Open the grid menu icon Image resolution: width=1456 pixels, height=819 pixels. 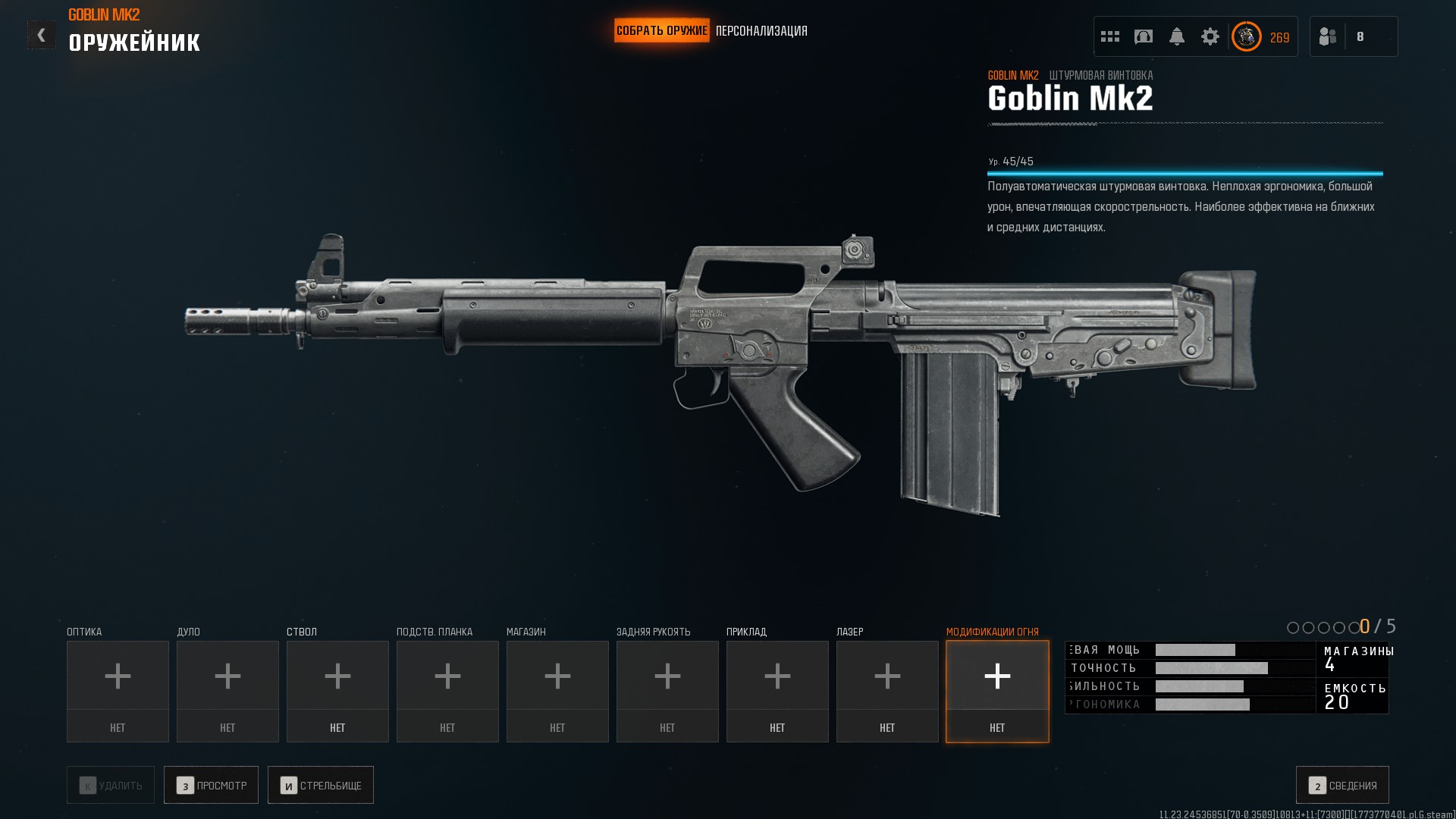[x=1110, y=36]
